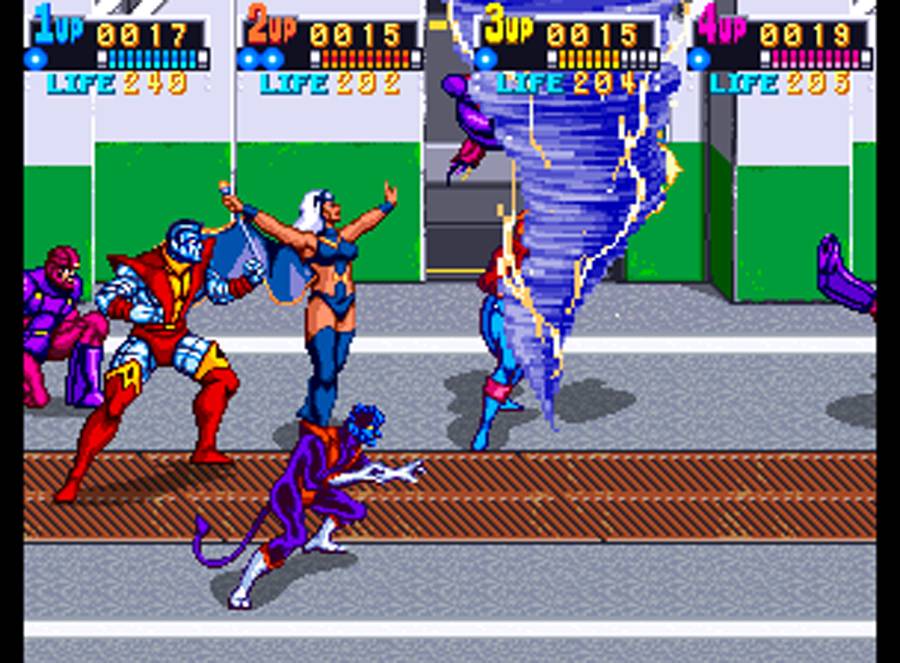This screenshot has width=900, height=663.
Task: Select the orange 2UP player badge
Action: [x=271, y=29]
